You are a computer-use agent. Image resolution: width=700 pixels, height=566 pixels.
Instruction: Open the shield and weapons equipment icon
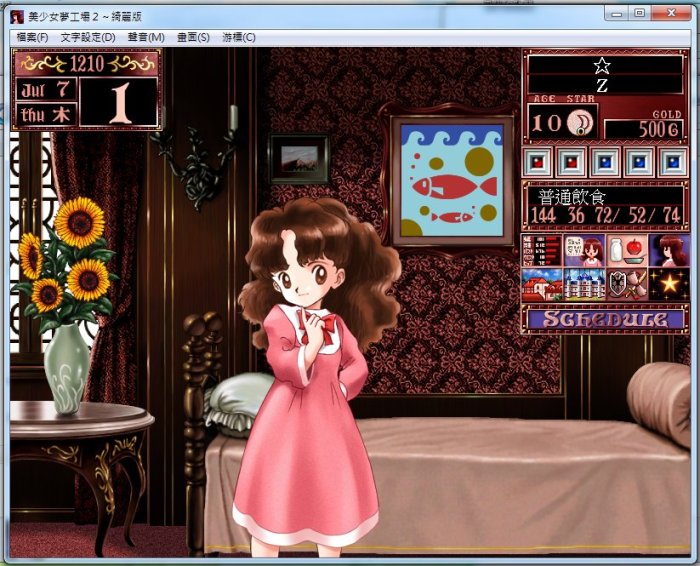625,284
